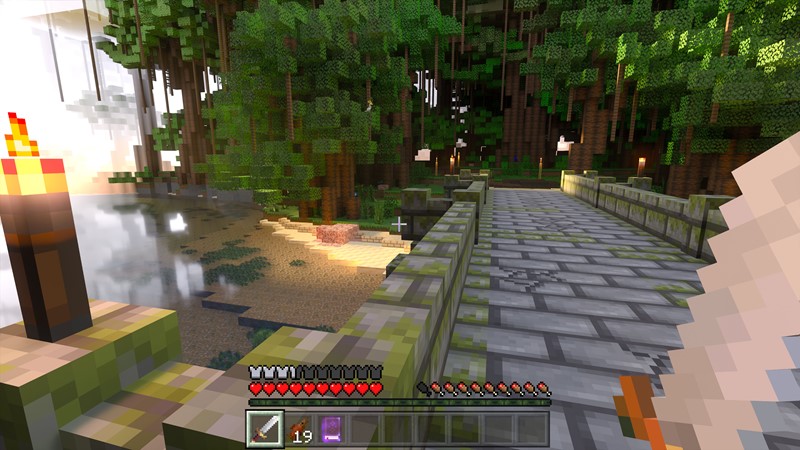The image size is (800, 450).
Task: Select the iron sword hotbar slot
Action: pyautogui.click(x=265, y=428)
